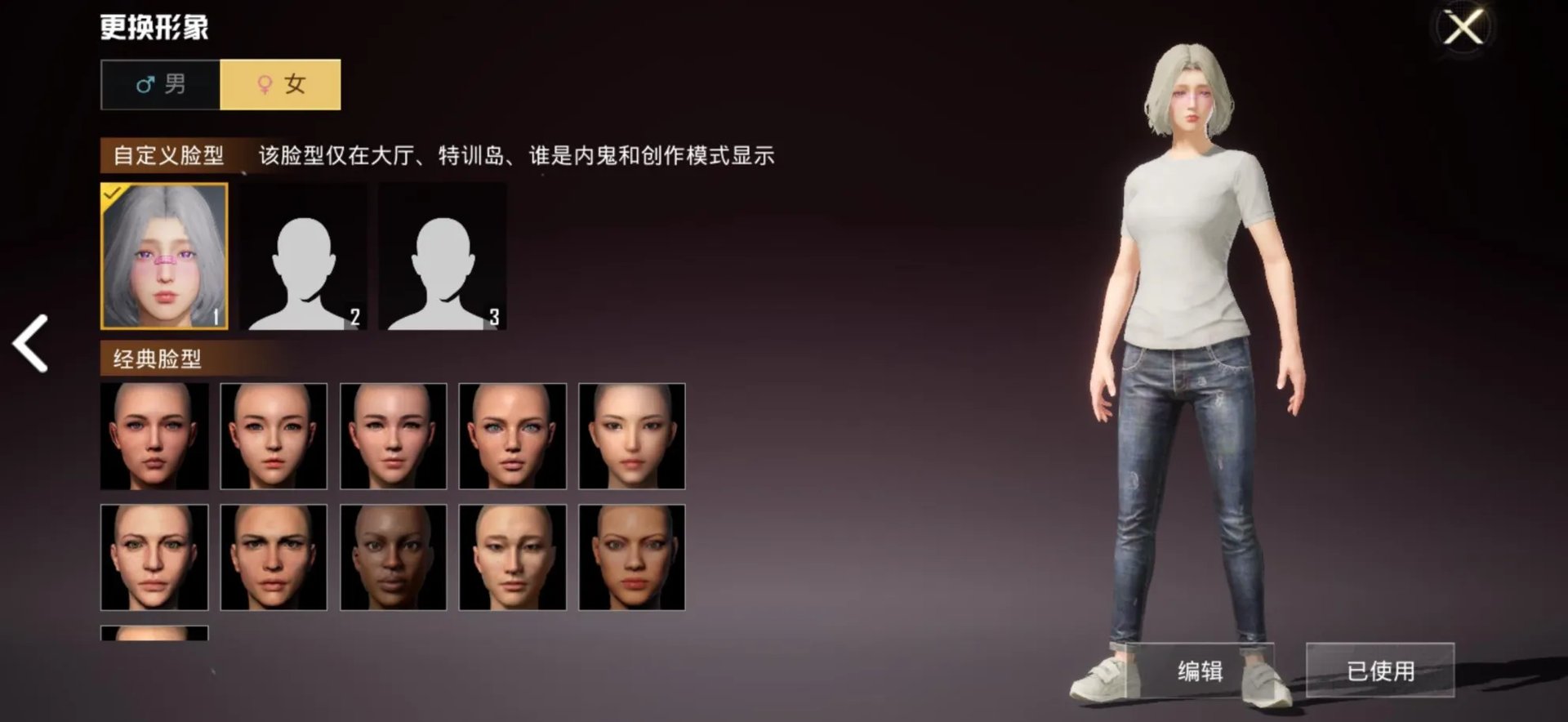Switch to the 男 gender tab
Viewport: 1568px width, 722px height.
pos(161,84)
